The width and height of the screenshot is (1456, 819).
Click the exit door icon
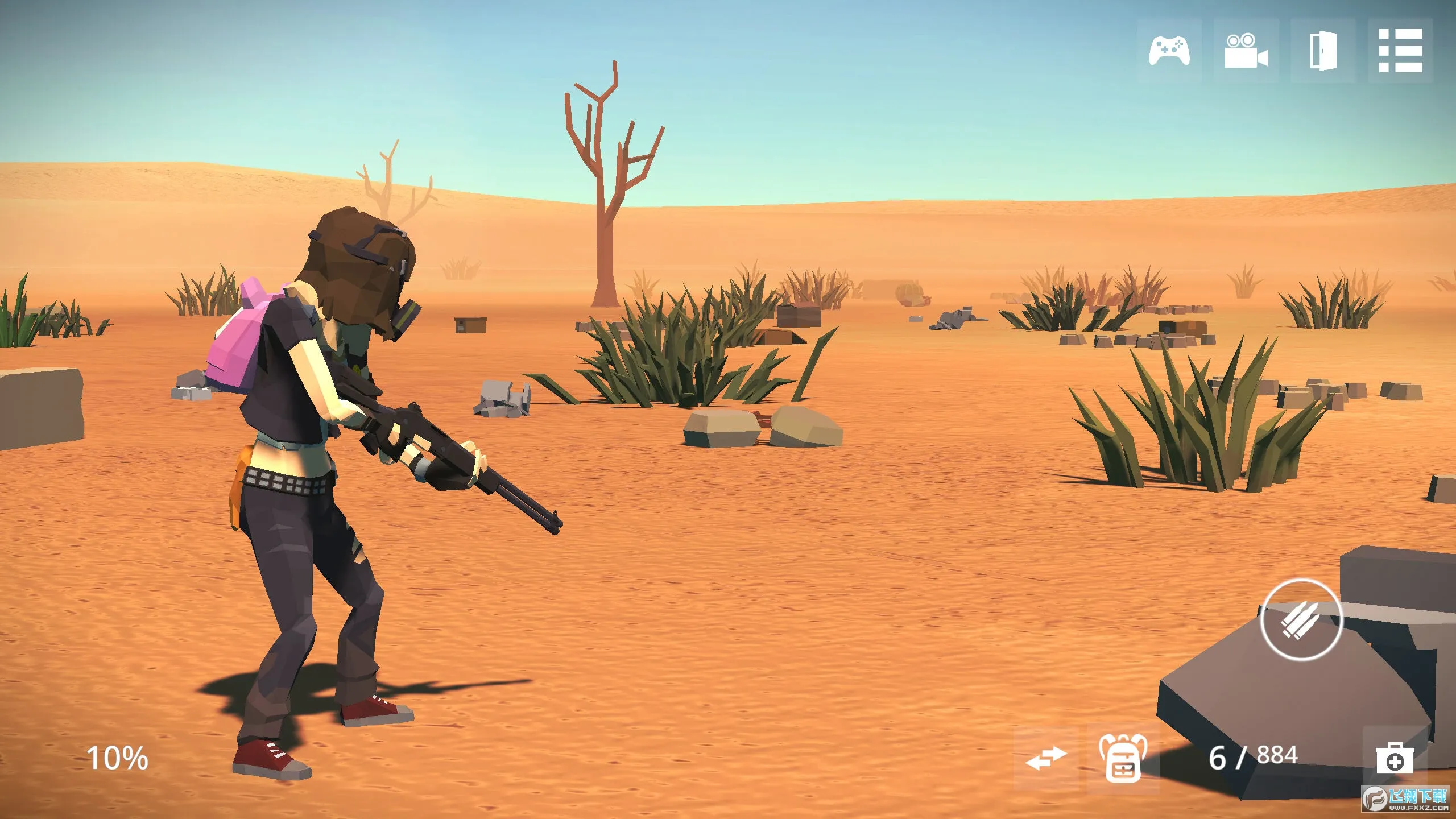(x=1323, y=51)
